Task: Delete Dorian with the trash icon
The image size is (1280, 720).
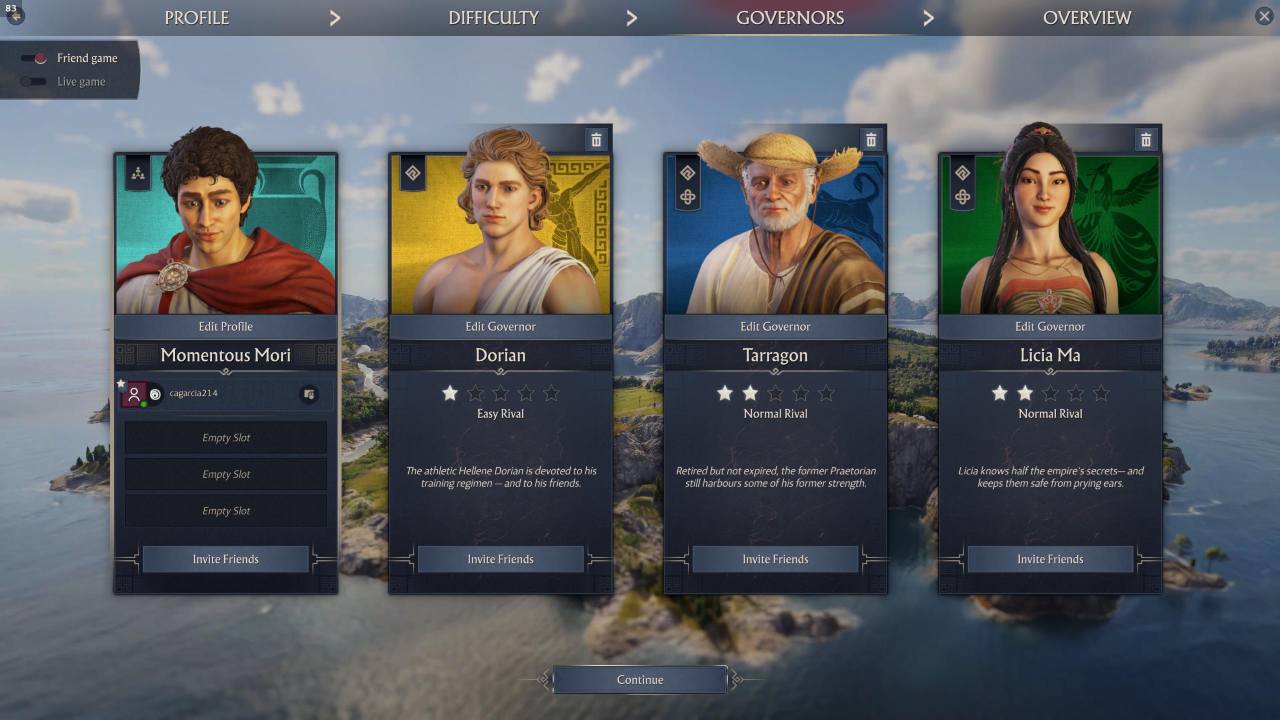Action: point(596,140)
